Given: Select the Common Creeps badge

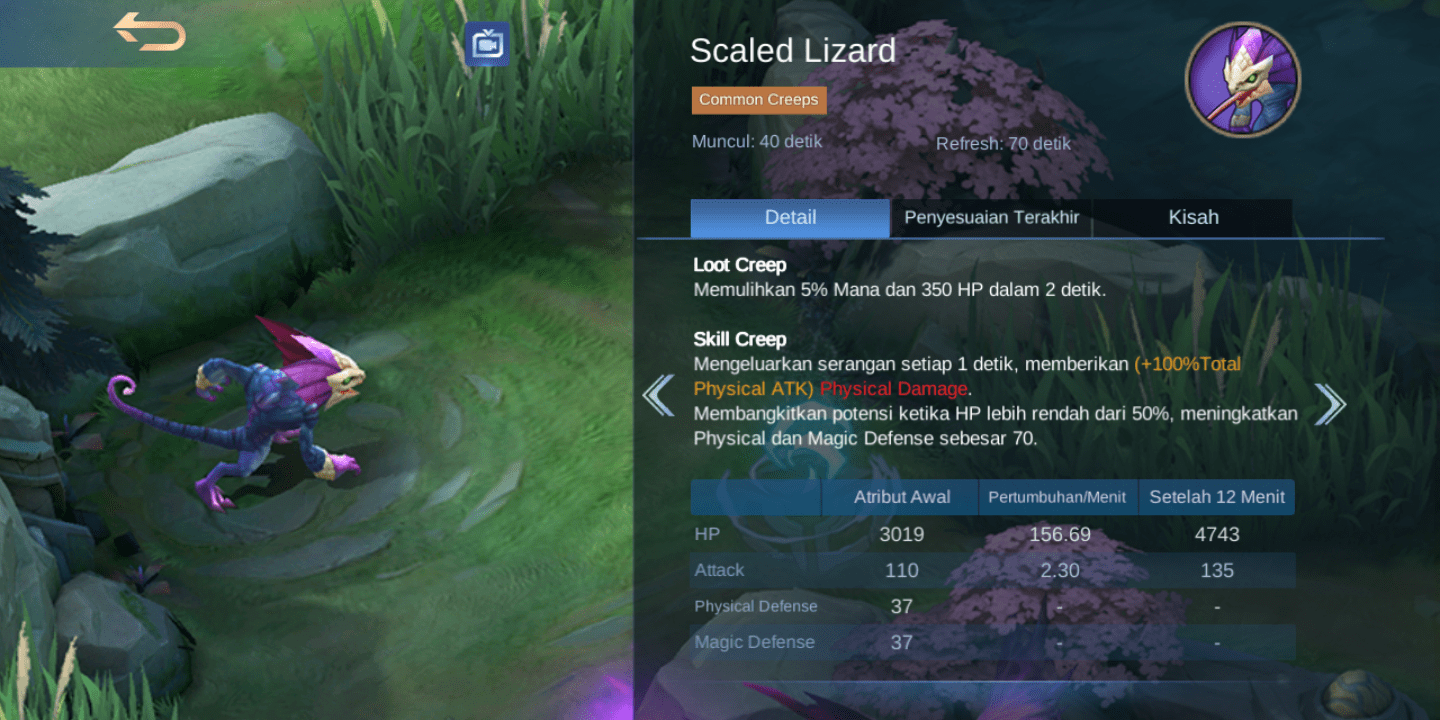Looking at the screenshot, I should [758, 99].
